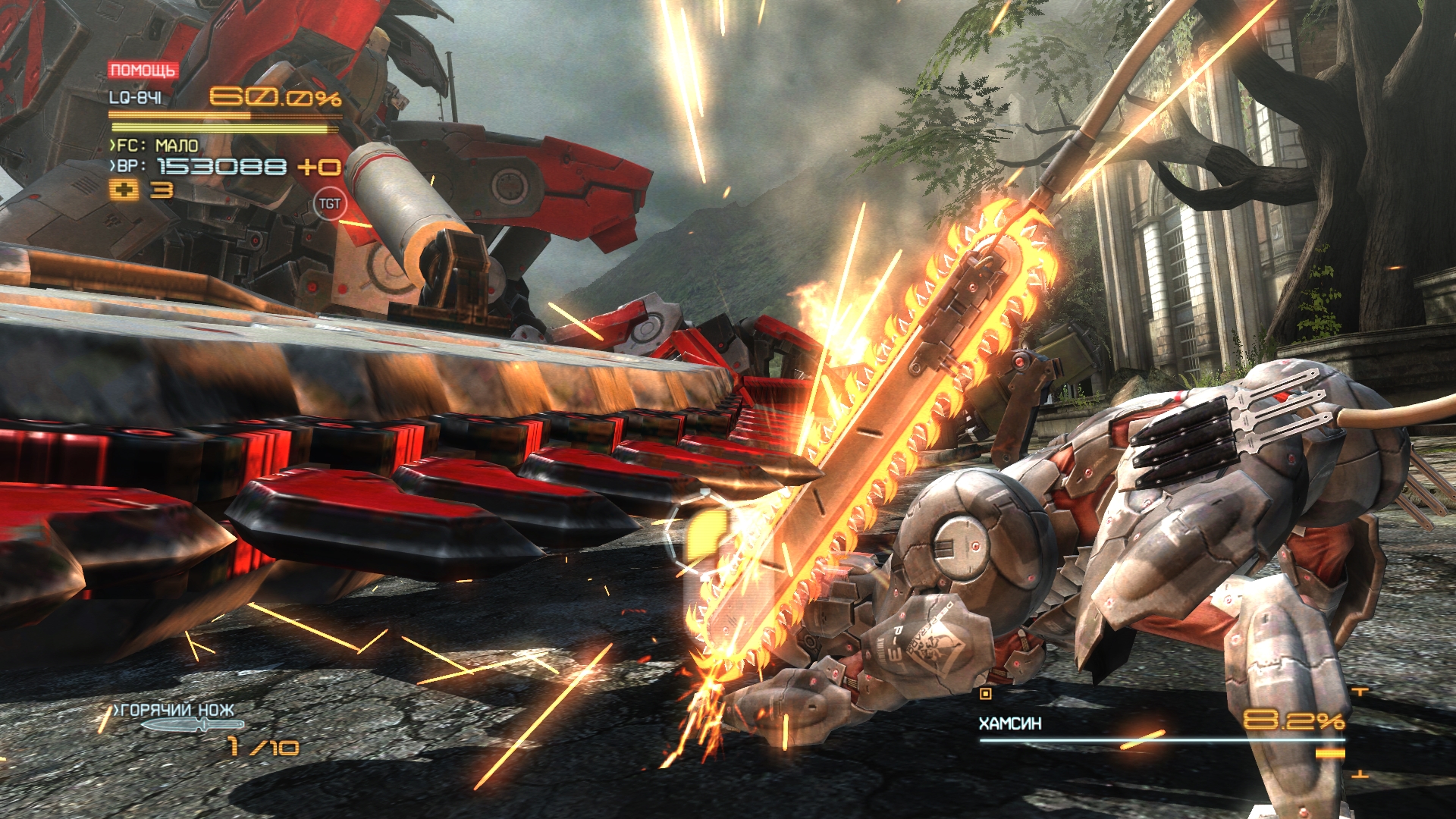Use the orange repair nanopaste icon
Screen dimensions: 1456x819
coord(124,190)
